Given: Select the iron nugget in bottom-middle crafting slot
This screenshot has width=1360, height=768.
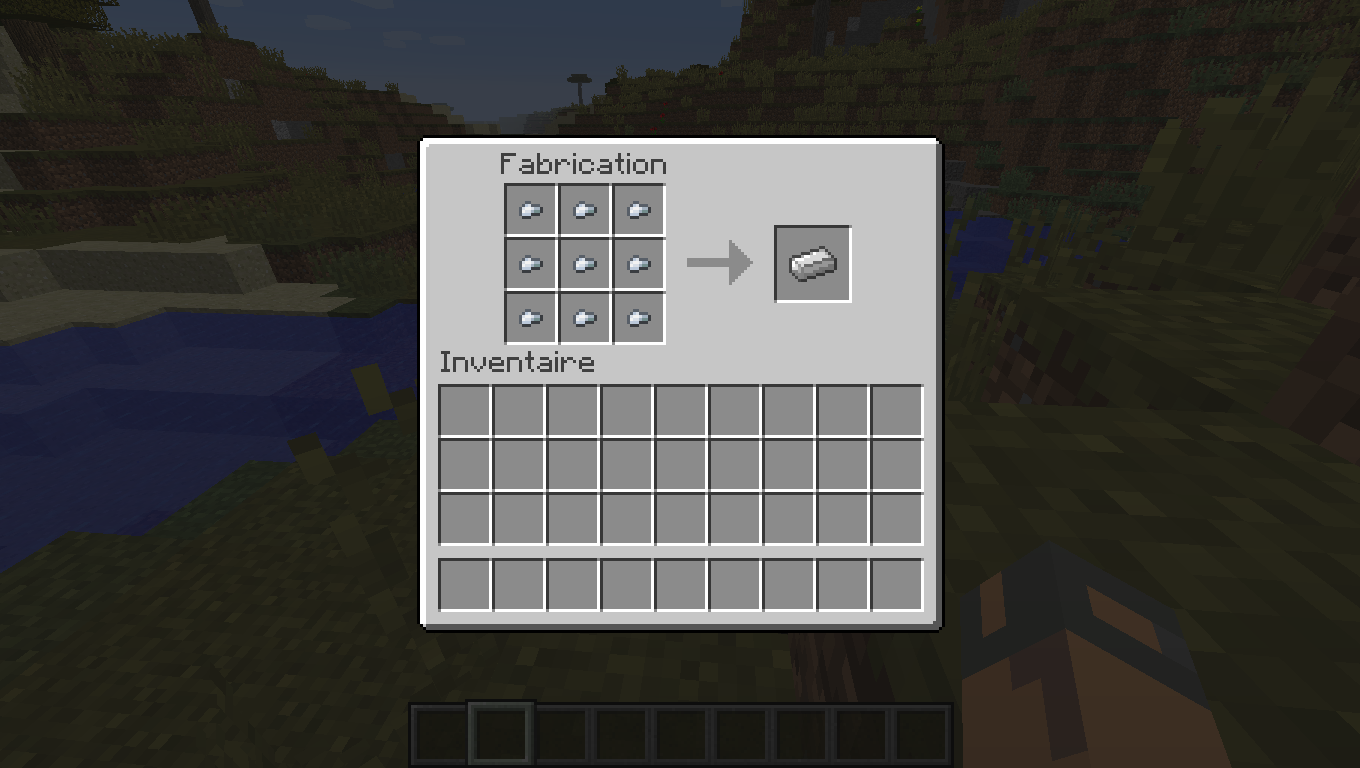Looking at the screenshot, I should [585, 318].
